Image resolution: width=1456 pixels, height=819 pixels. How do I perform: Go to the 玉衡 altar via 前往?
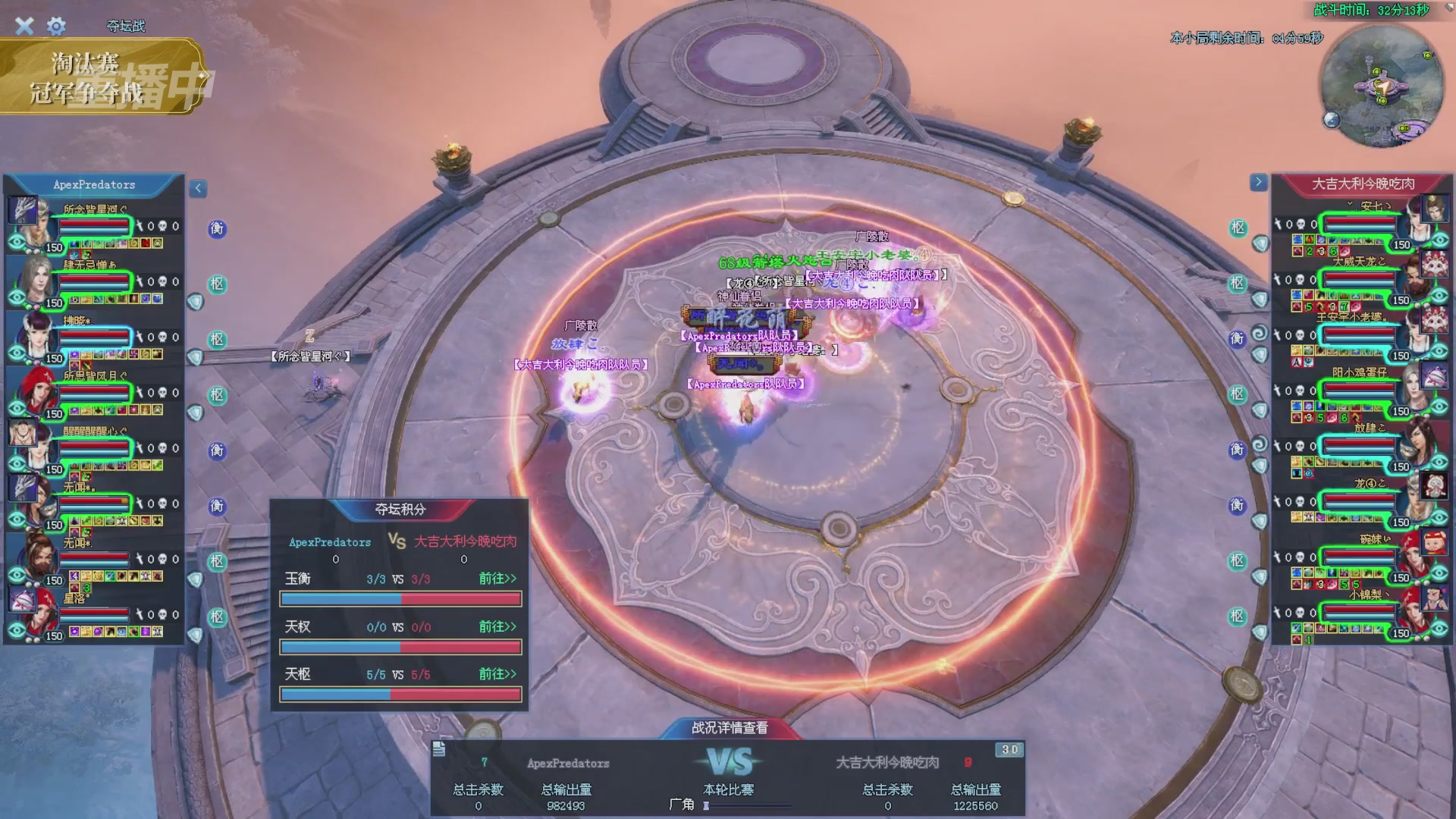point(497,579)
